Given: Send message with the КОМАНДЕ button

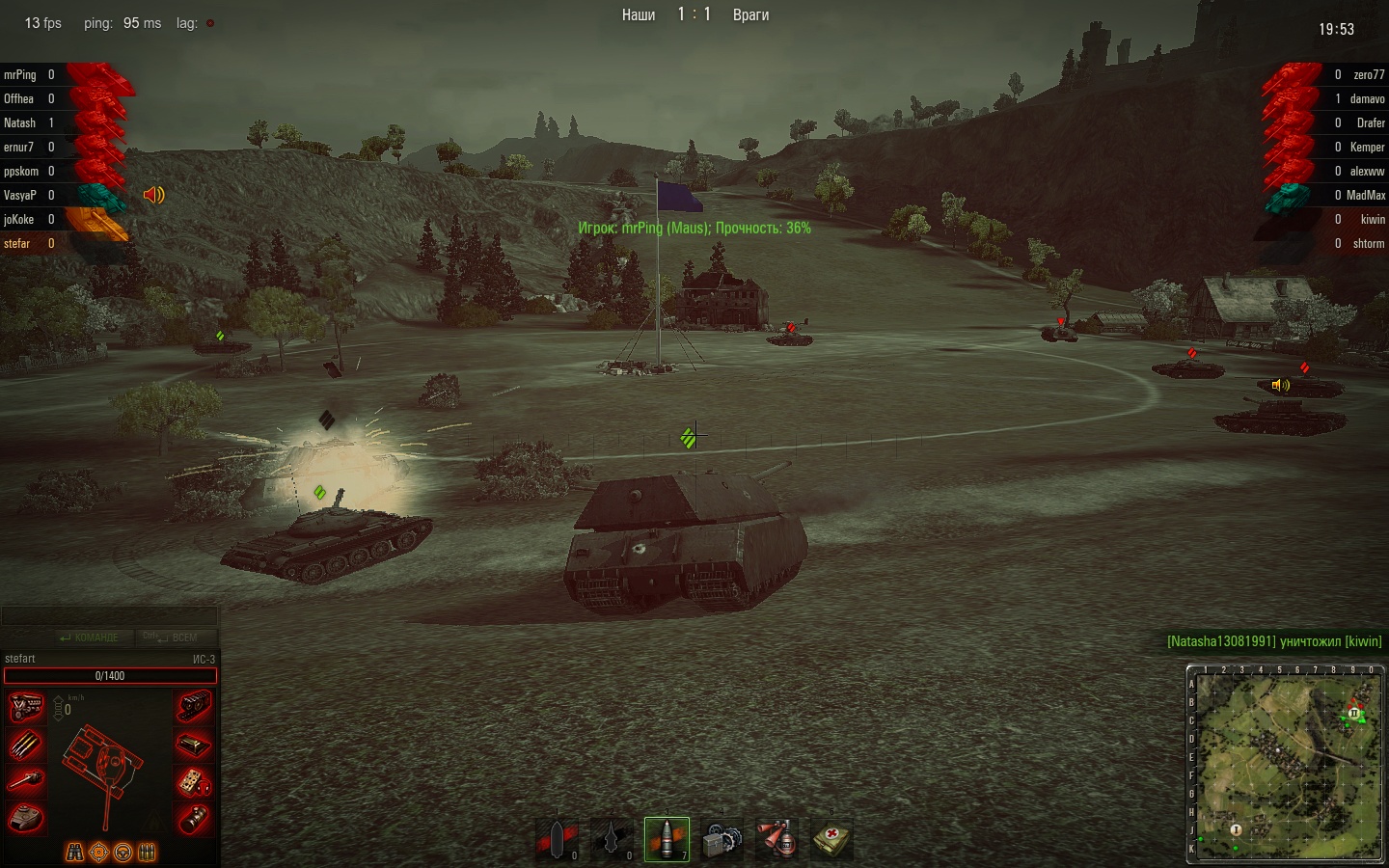Looking at the screenshot, I should point(89,637).
